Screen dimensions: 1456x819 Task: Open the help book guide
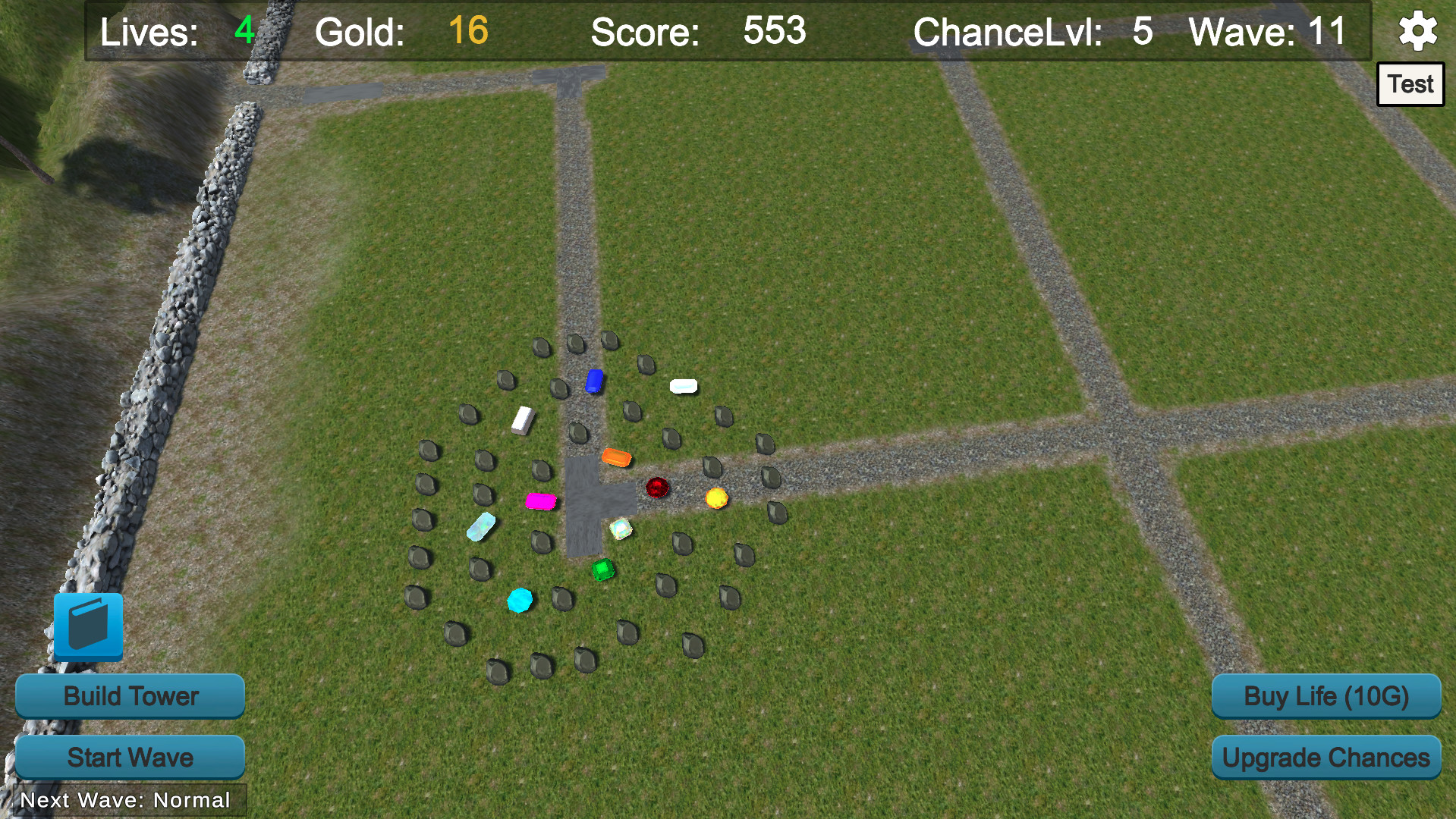pyautogui.click(x=89, y=626)
